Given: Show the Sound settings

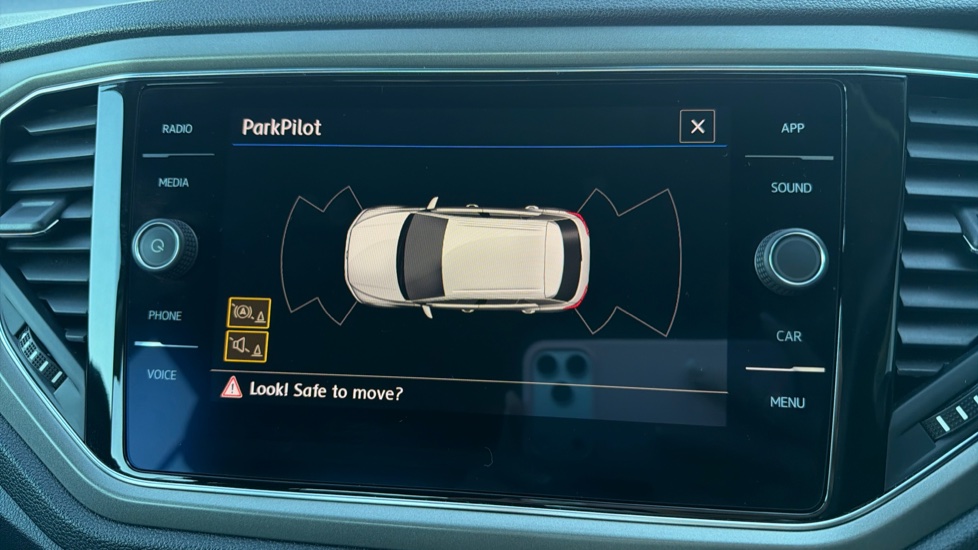Looking at the screenshot, I should (790, 188).
